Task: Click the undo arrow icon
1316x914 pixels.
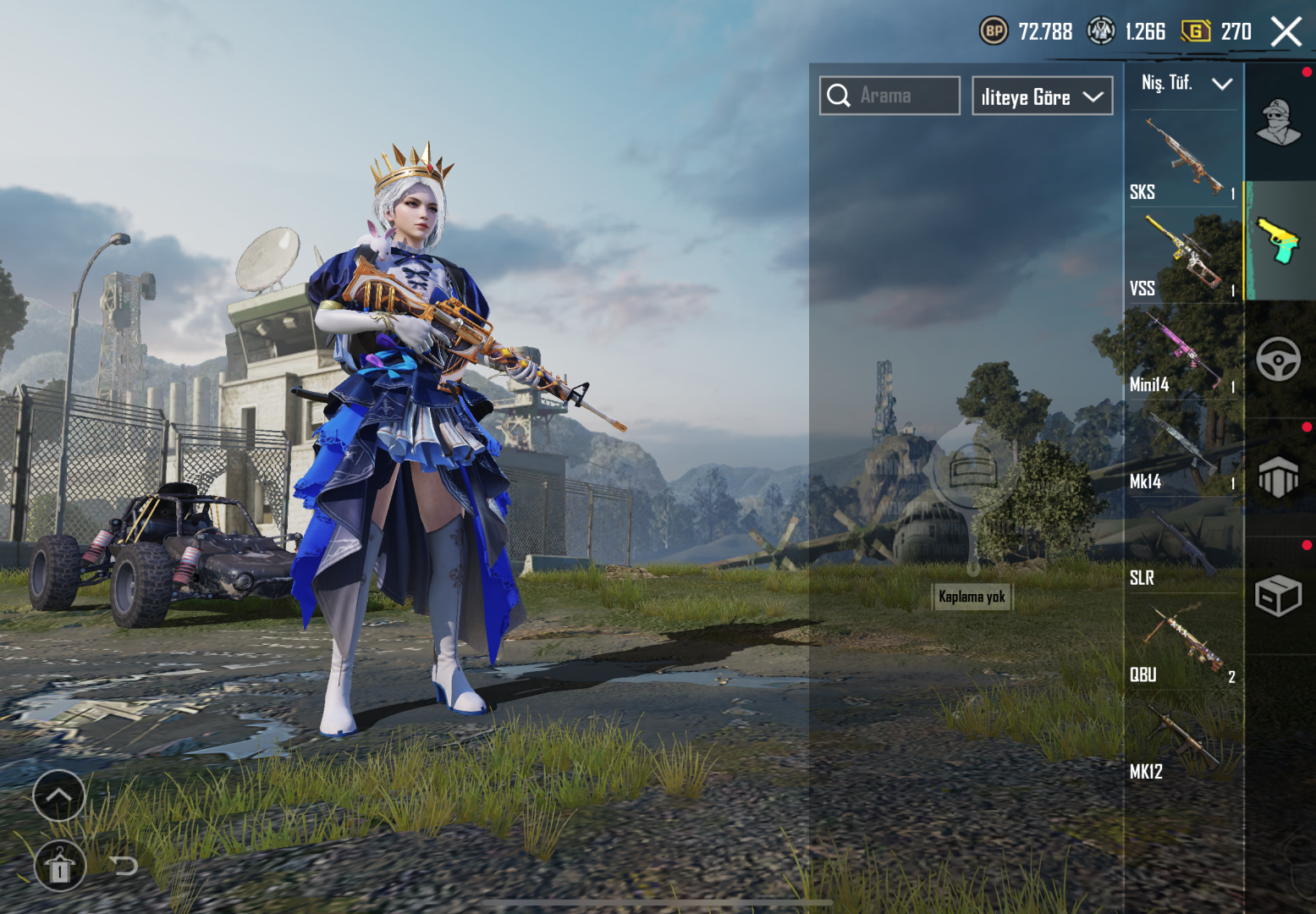Action: click(x=124, y=865)
